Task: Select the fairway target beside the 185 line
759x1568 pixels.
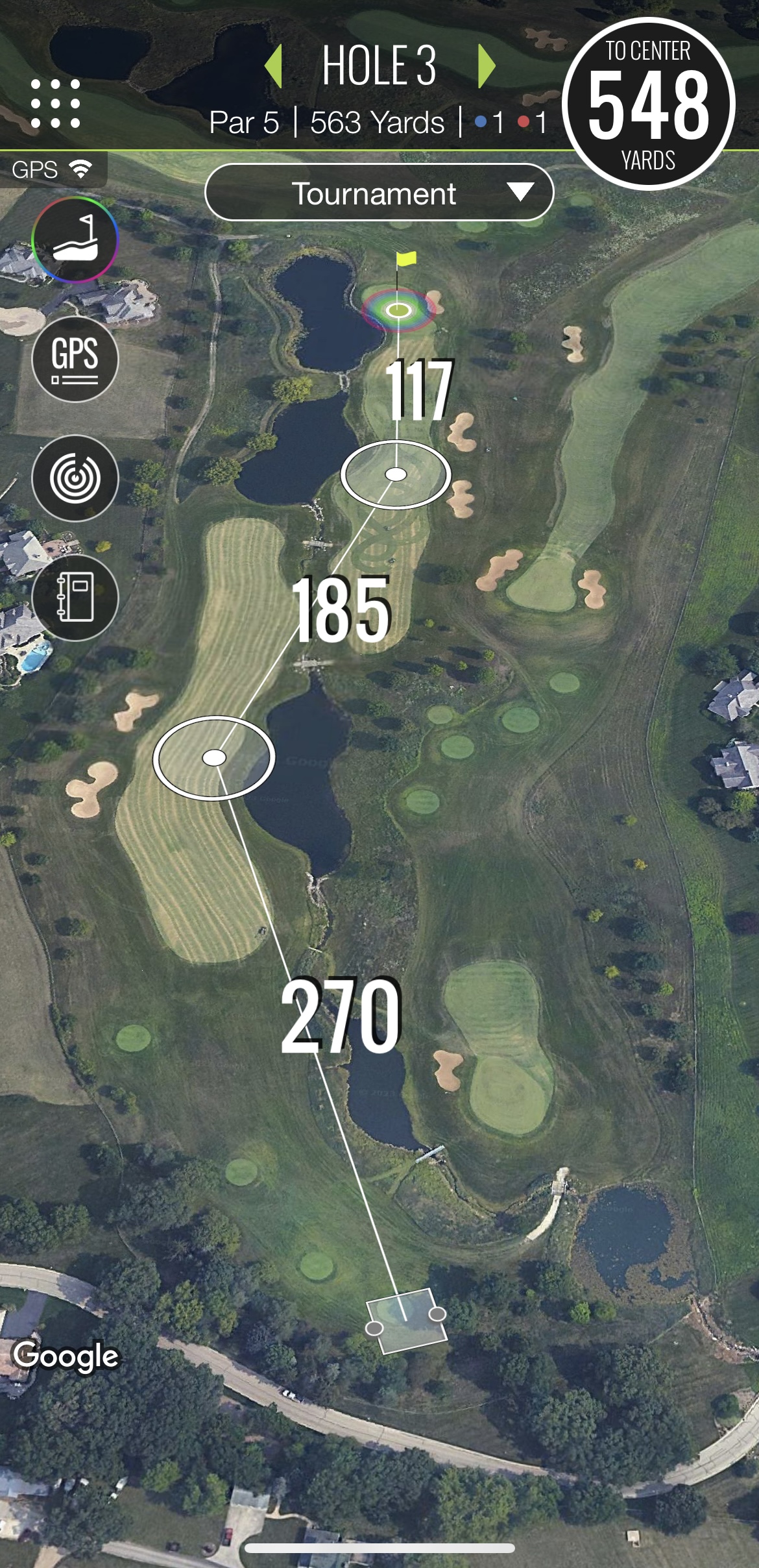Action: 214,757
